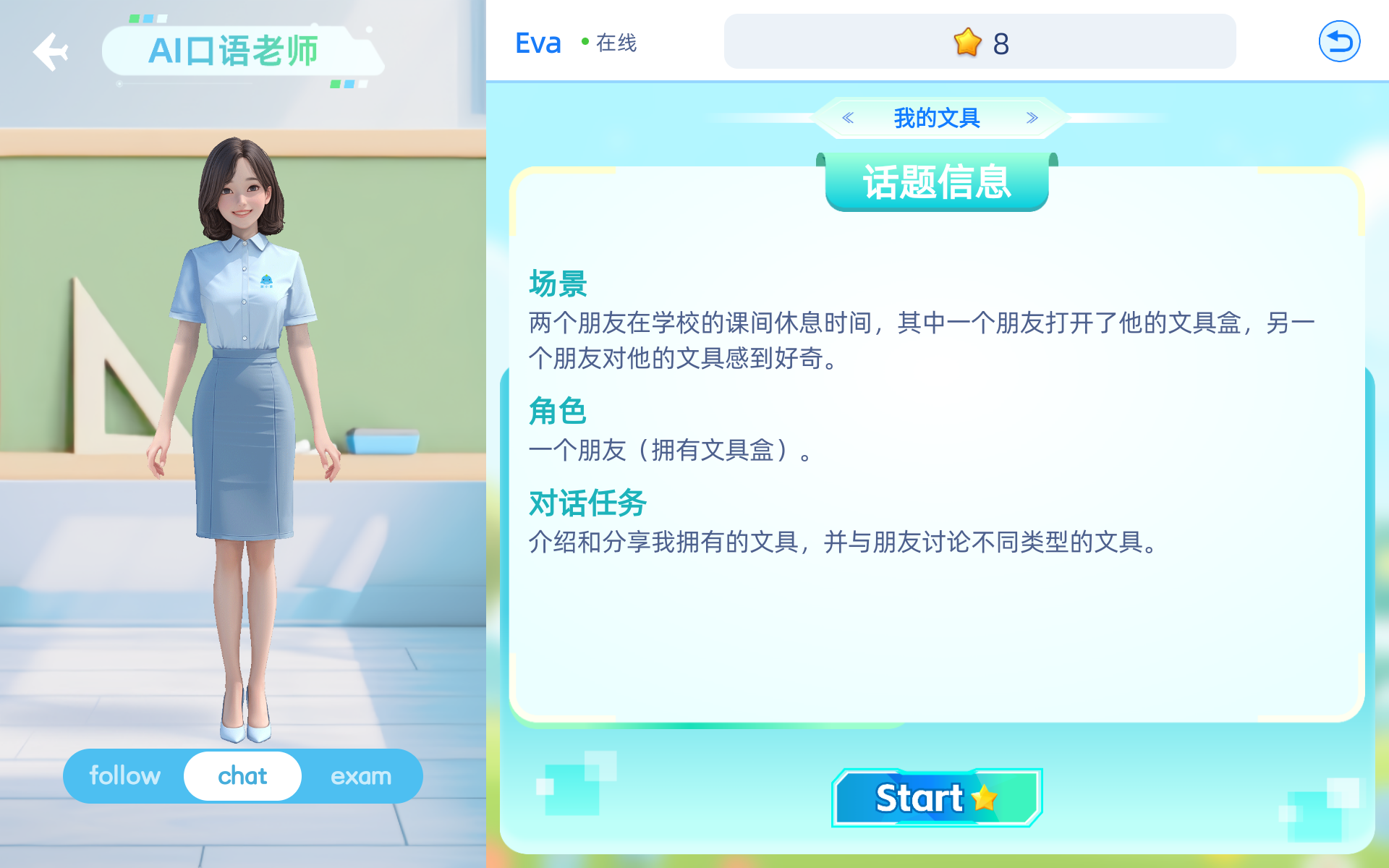Open the topic title 我的文具

point(938,117)
